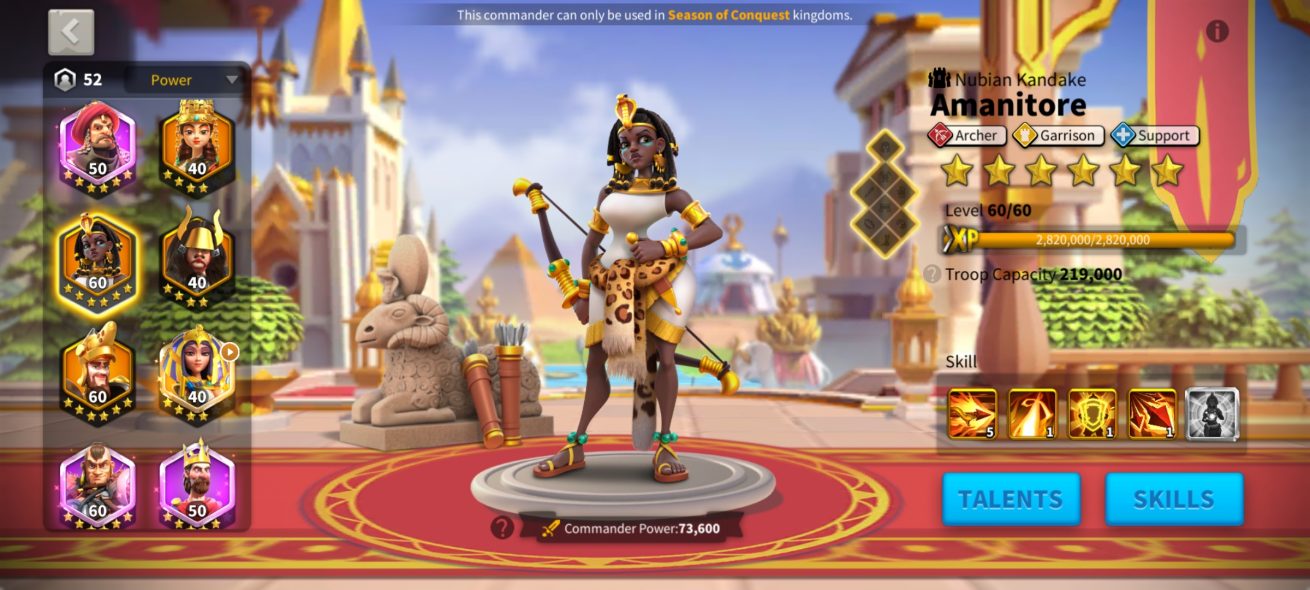Select the crowned king commander at level 50
This screenshot has height=590, width=1310.
(x=197, y=485)
